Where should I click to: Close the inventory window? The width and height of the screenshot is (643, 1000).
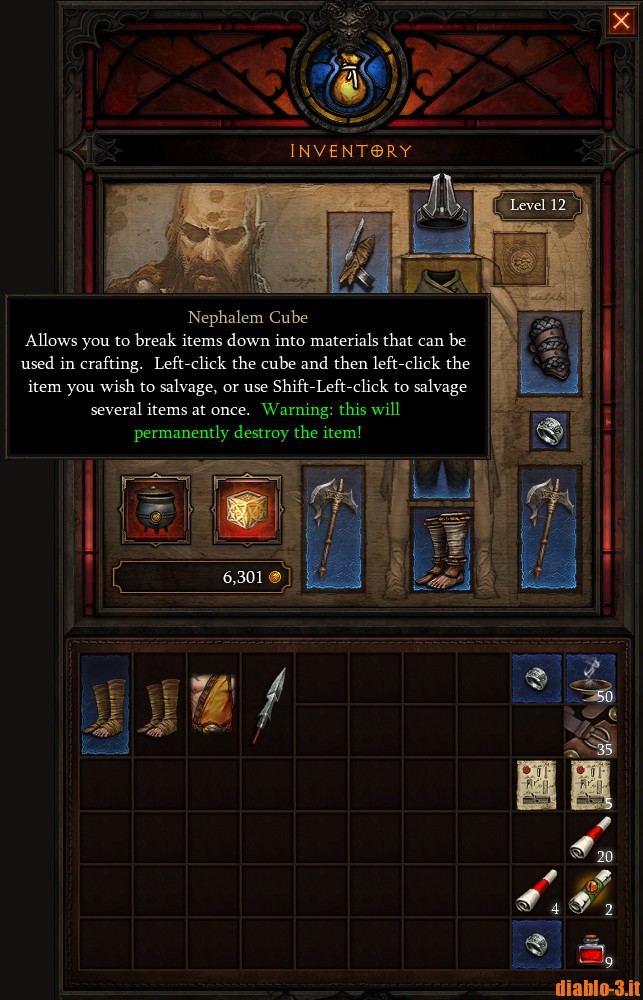pos(620,21)
